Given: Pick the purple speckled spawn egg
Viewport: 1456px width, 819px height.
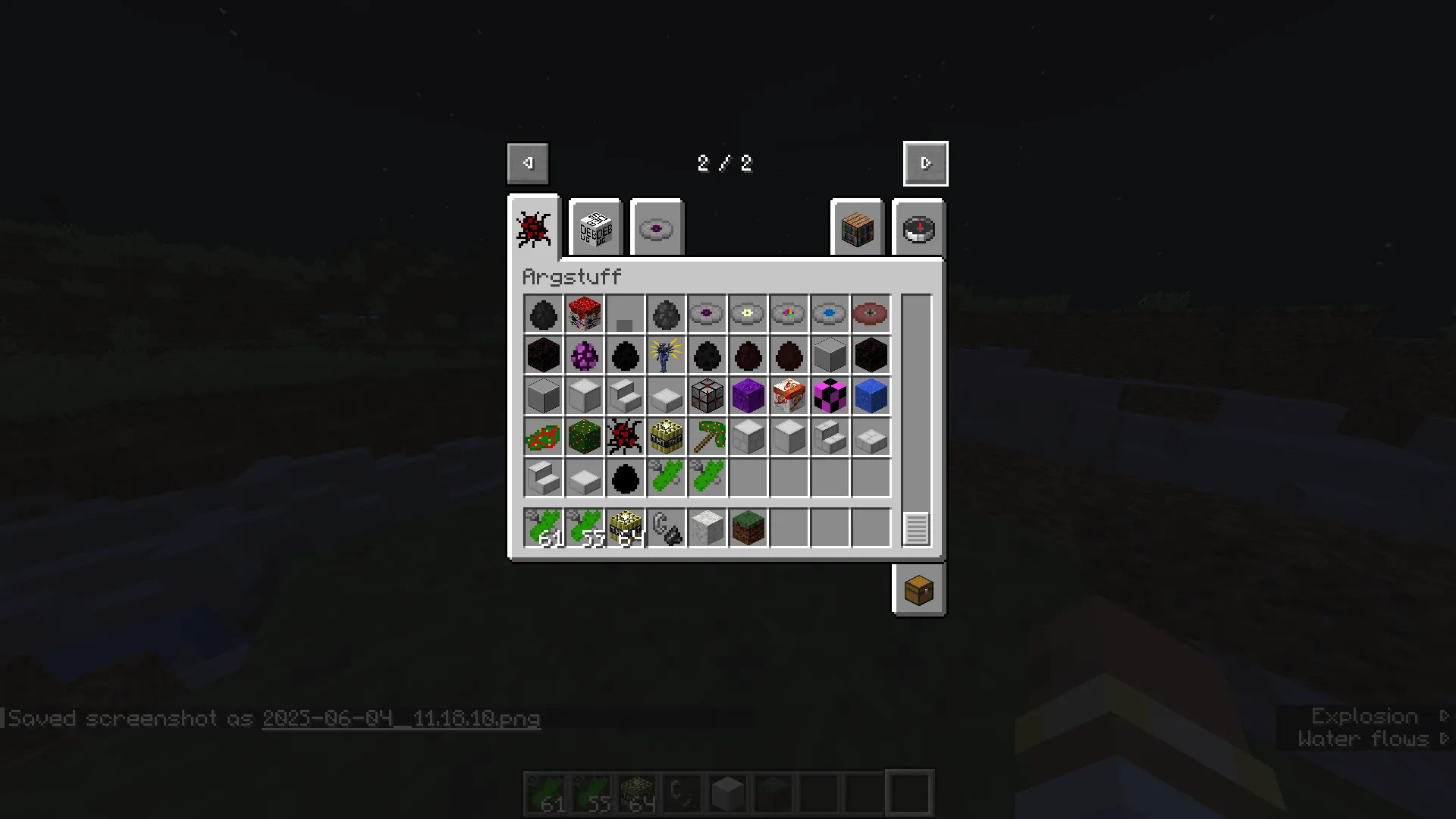Looking at the screenshot, I should [584, 355].
